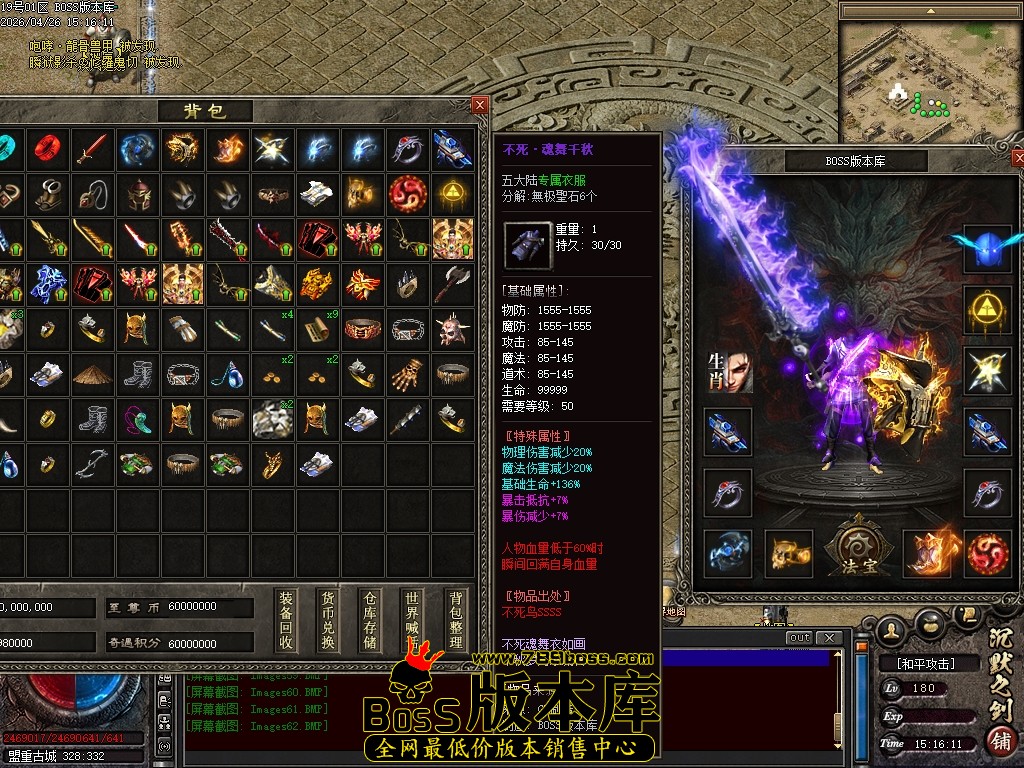The width and height of the screenshot is (1024, 768).
Task: Choose the skeletal bone glove item
Action: click(x=408, y=373)
